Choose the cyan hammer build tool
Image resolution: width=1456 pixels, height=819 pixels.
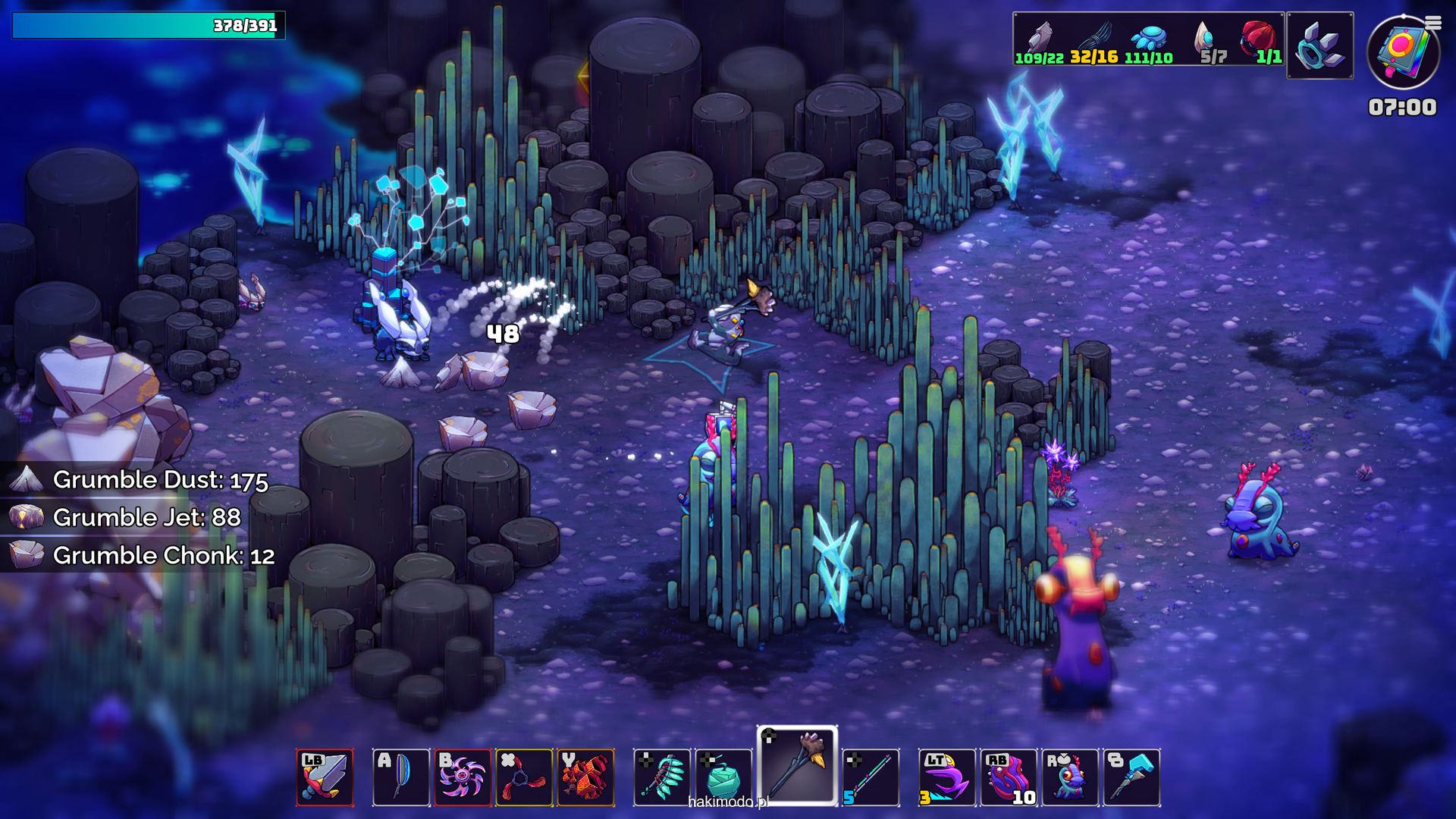click(x=1131, y=777)
